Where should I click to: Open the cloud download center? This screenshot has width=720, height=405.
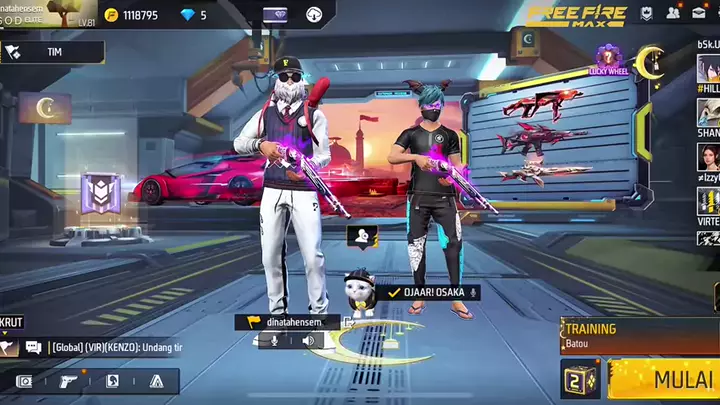[315, 14]
